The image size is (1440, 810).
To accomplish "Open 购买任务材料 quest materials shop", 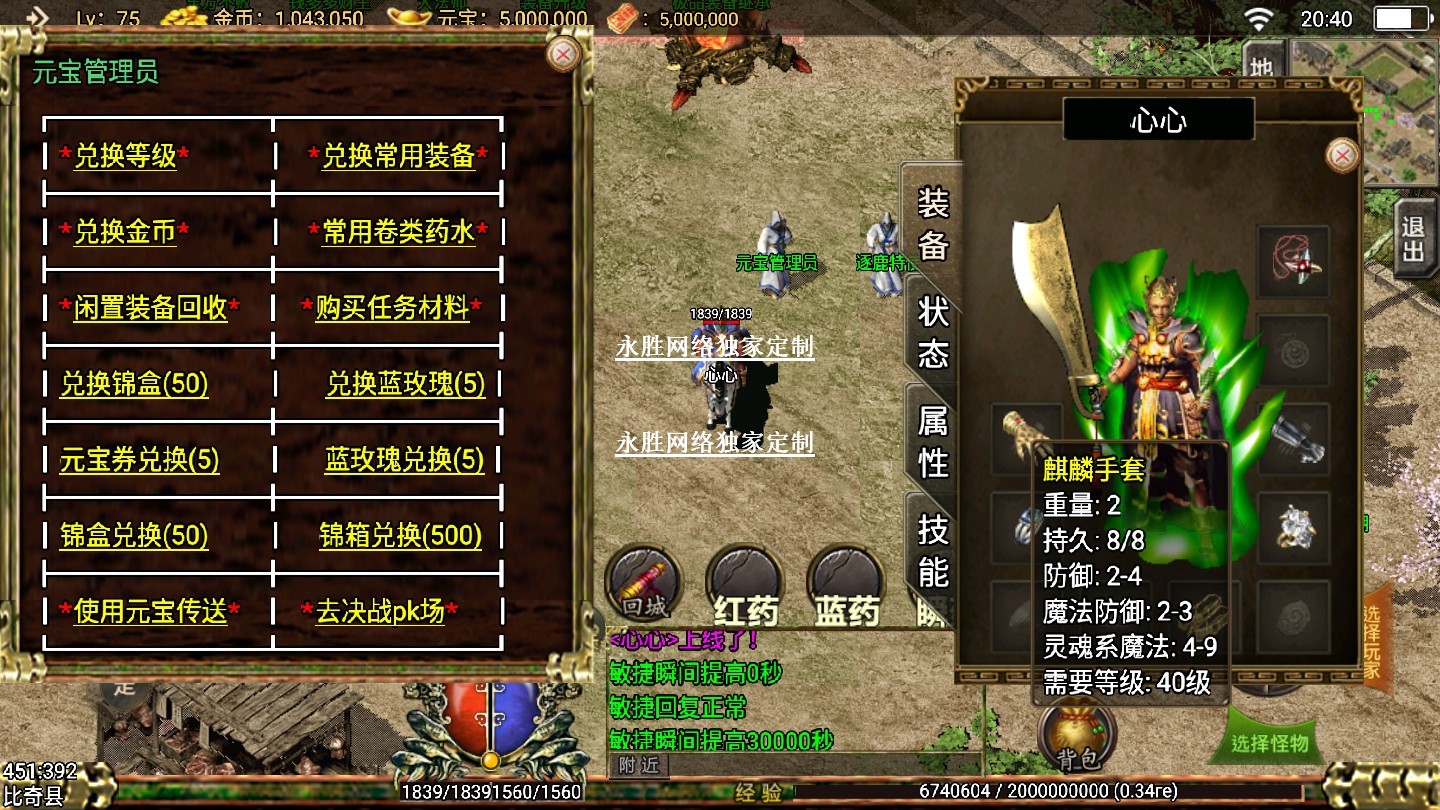I will pyautogui.click(x=392, y=308).
